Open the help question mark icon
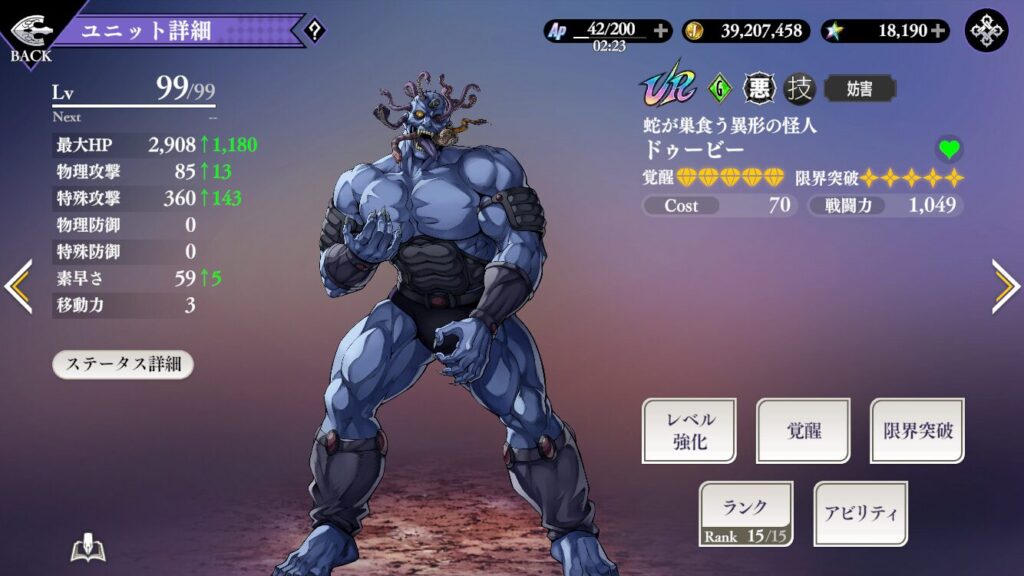 coord(314,31)
